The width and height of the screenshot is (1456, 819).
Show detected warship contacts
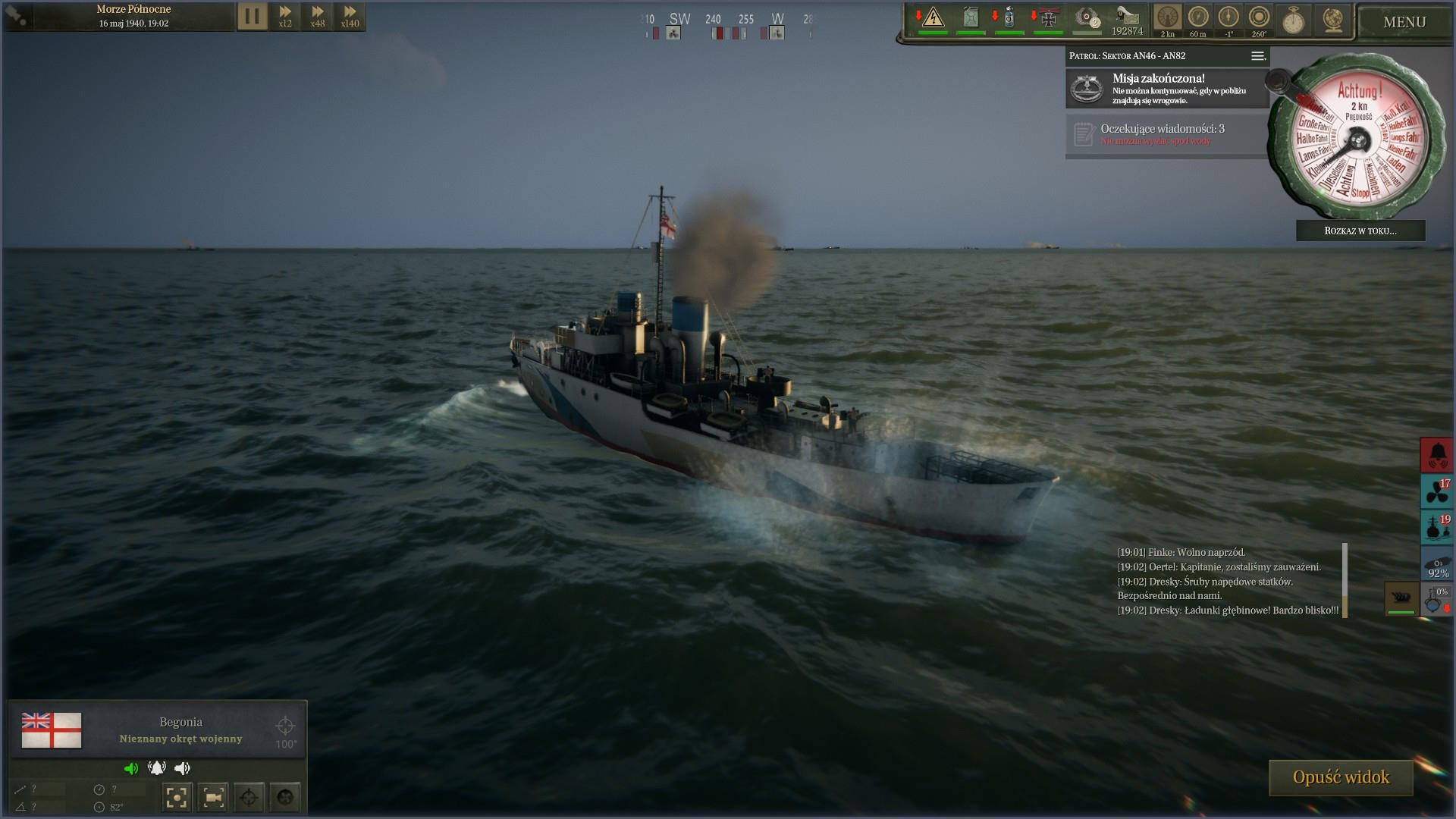(1436, 528)
